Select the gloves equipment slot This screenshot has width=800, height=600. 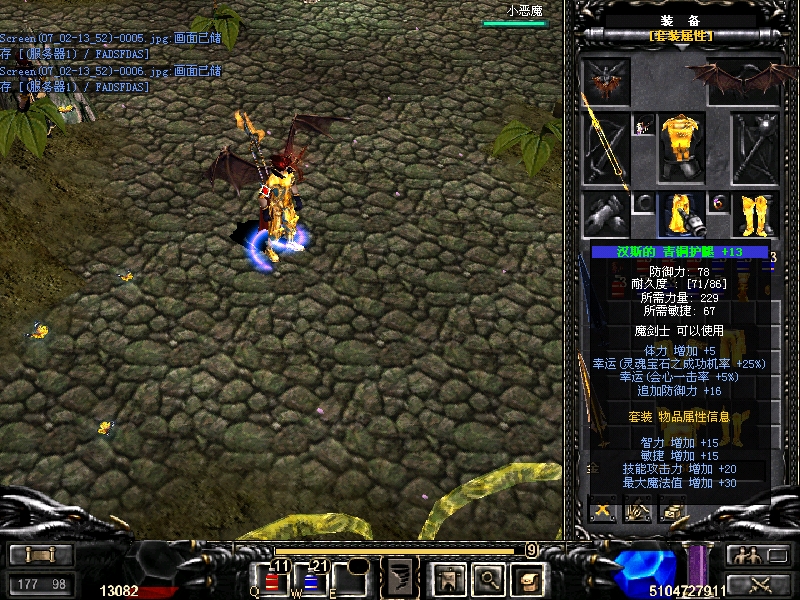pos(607,214)
